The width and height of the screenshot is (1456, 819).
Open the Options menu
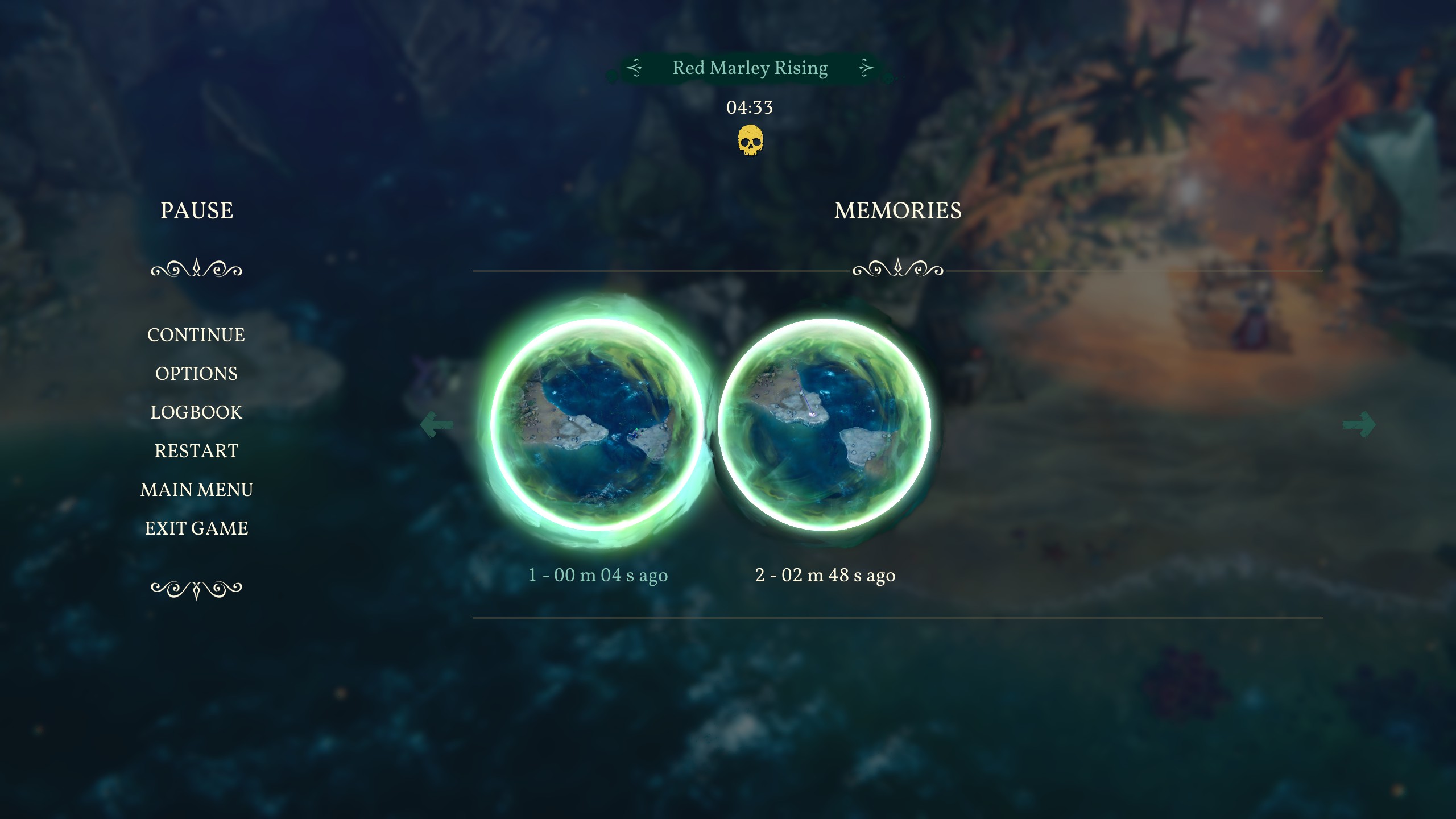click(x=196, y=374)
